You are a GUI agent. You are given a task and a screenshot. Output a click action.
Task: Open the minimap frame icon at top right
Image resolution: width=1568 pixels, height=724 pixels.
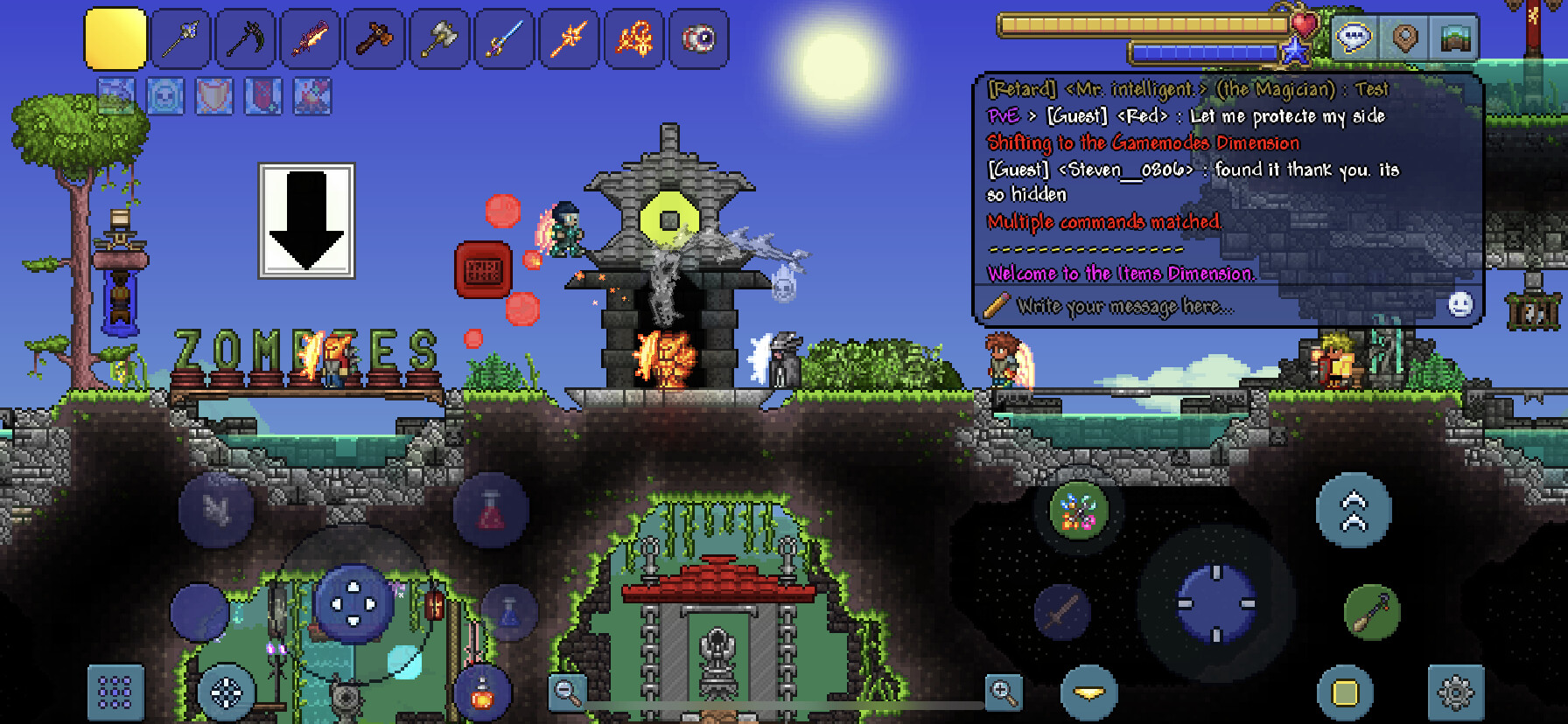pyautogui.click(x=1454, y=38)
